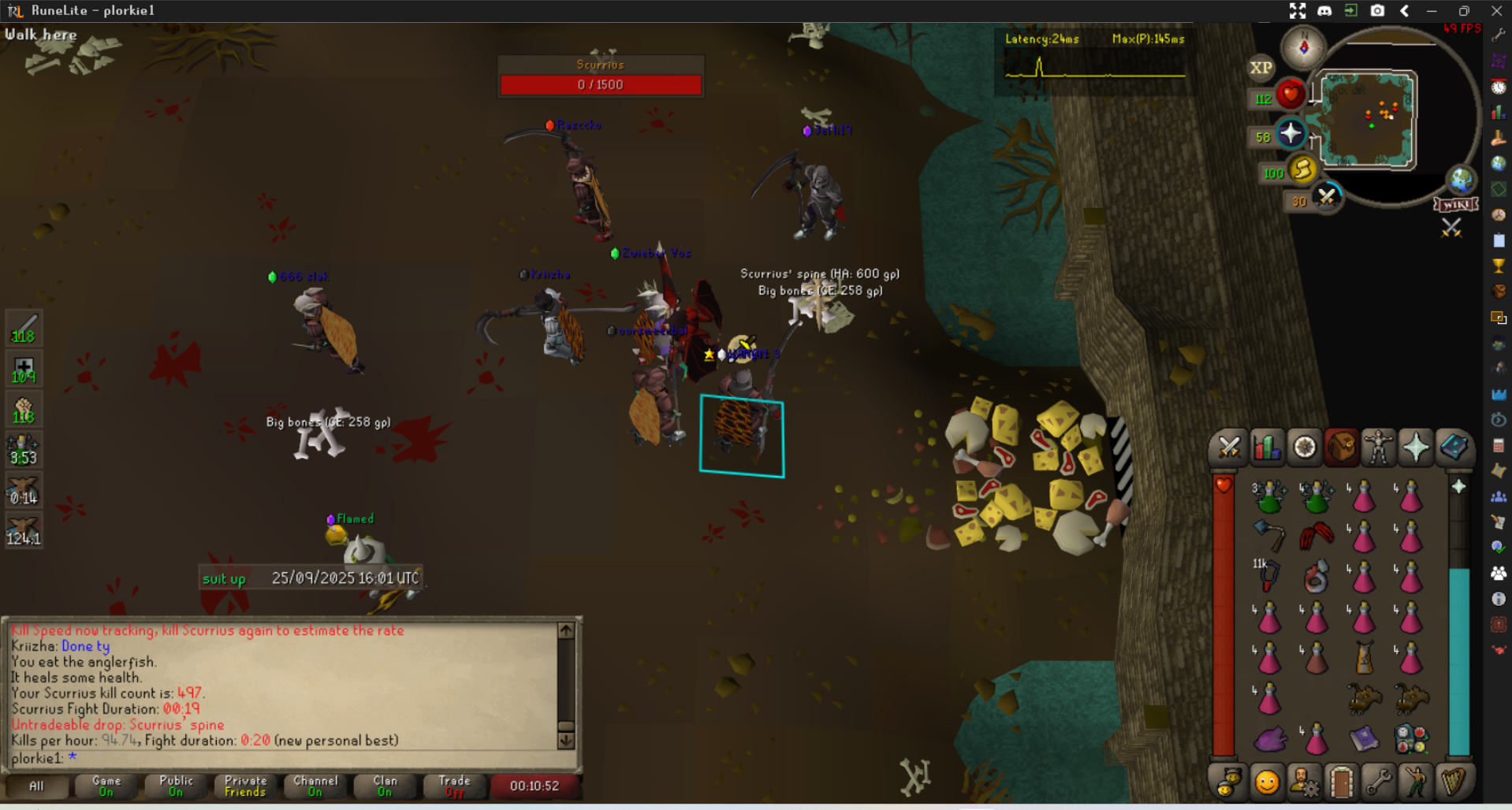Click the Wiki lookup banner
Viewport: 1512px width, 810px height.
pos(1455,205)
